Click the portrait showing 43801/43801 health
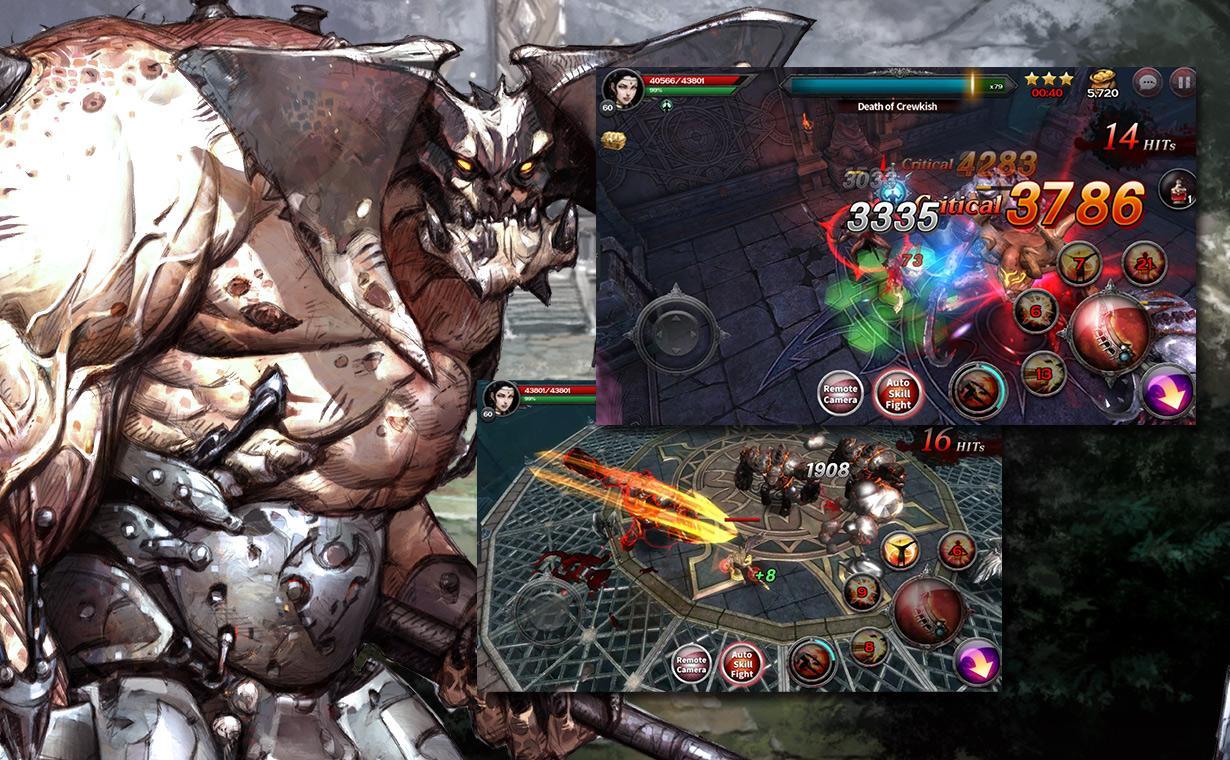 coord(500,397)
